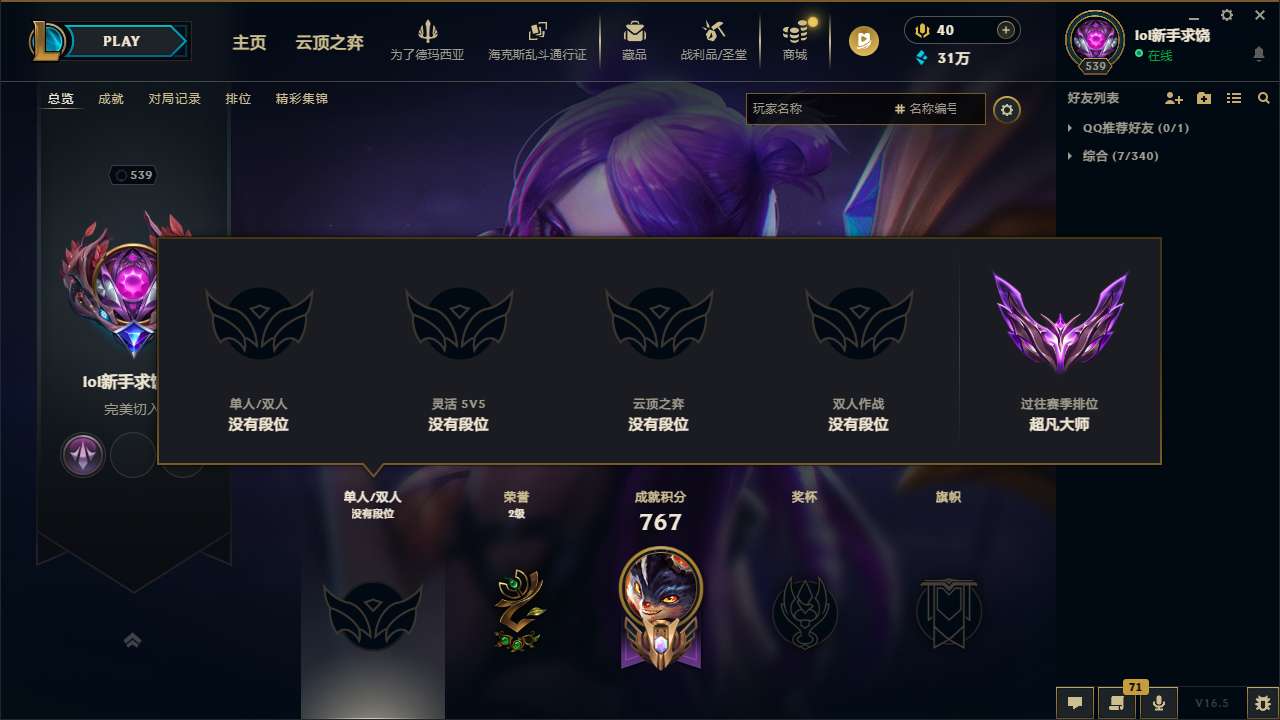Click the add friend icon
Viewport: 1280px width, 720px height.
(1173, 98)
